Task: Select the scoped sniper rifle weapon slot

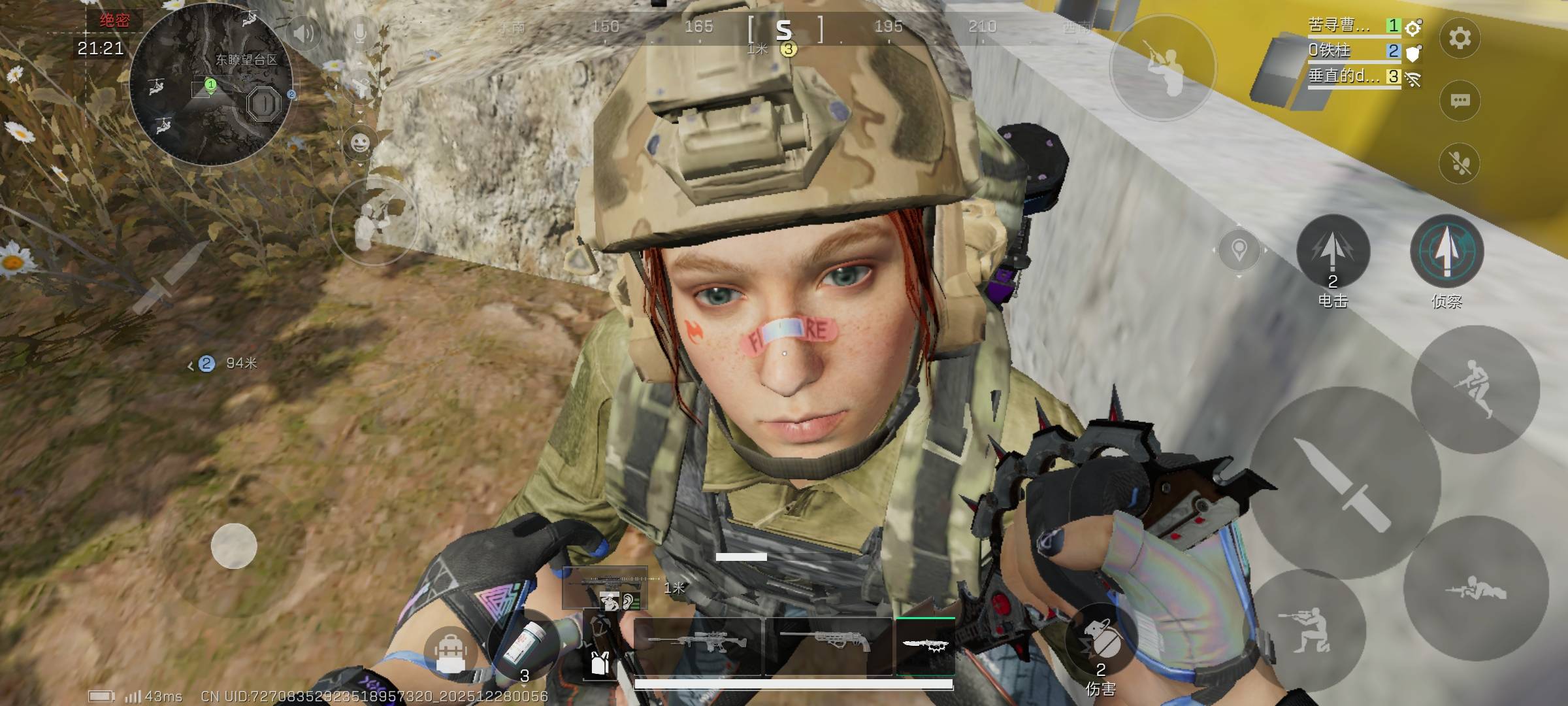Action: tap(696, 646)
